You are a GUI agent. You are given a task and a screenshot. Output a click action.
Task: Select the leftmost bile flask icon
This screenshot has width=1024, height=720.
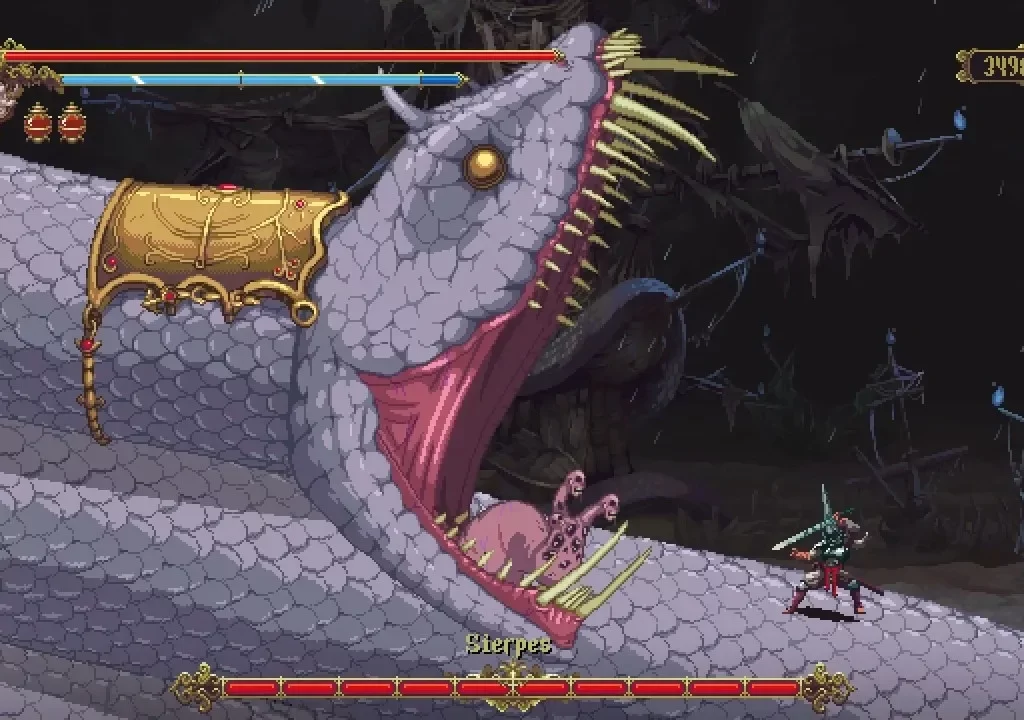tap(38, 122)
